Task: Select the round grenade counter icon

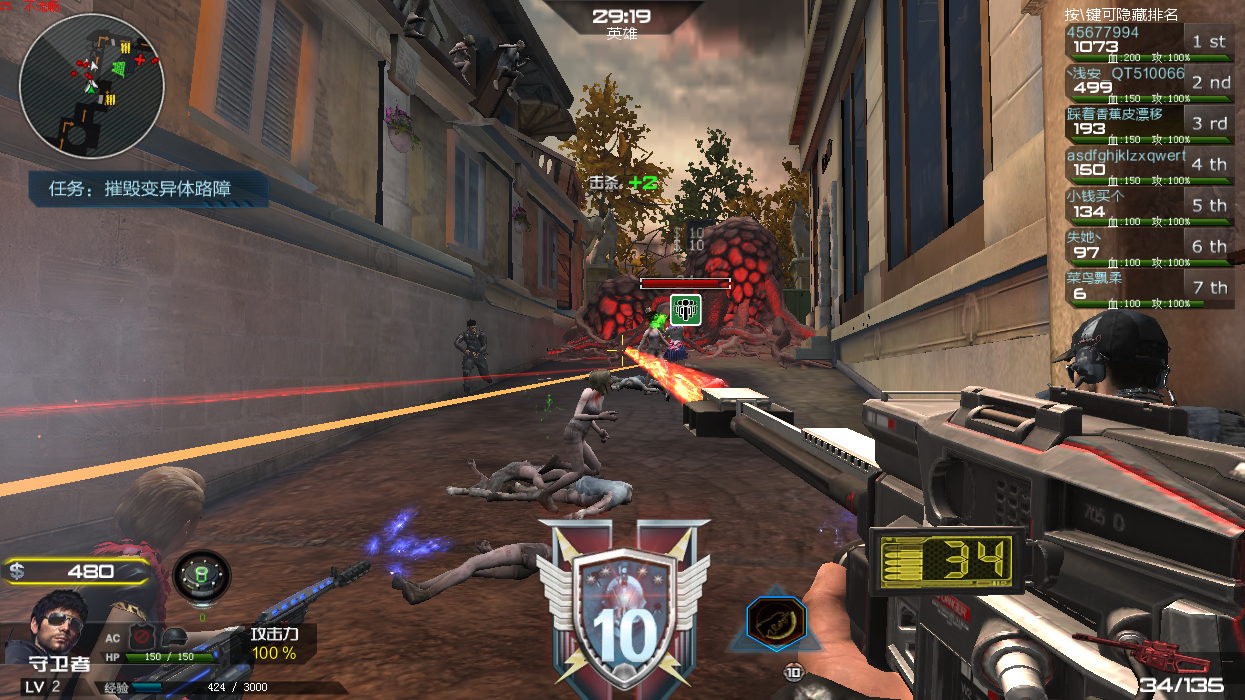Action: 201,577
